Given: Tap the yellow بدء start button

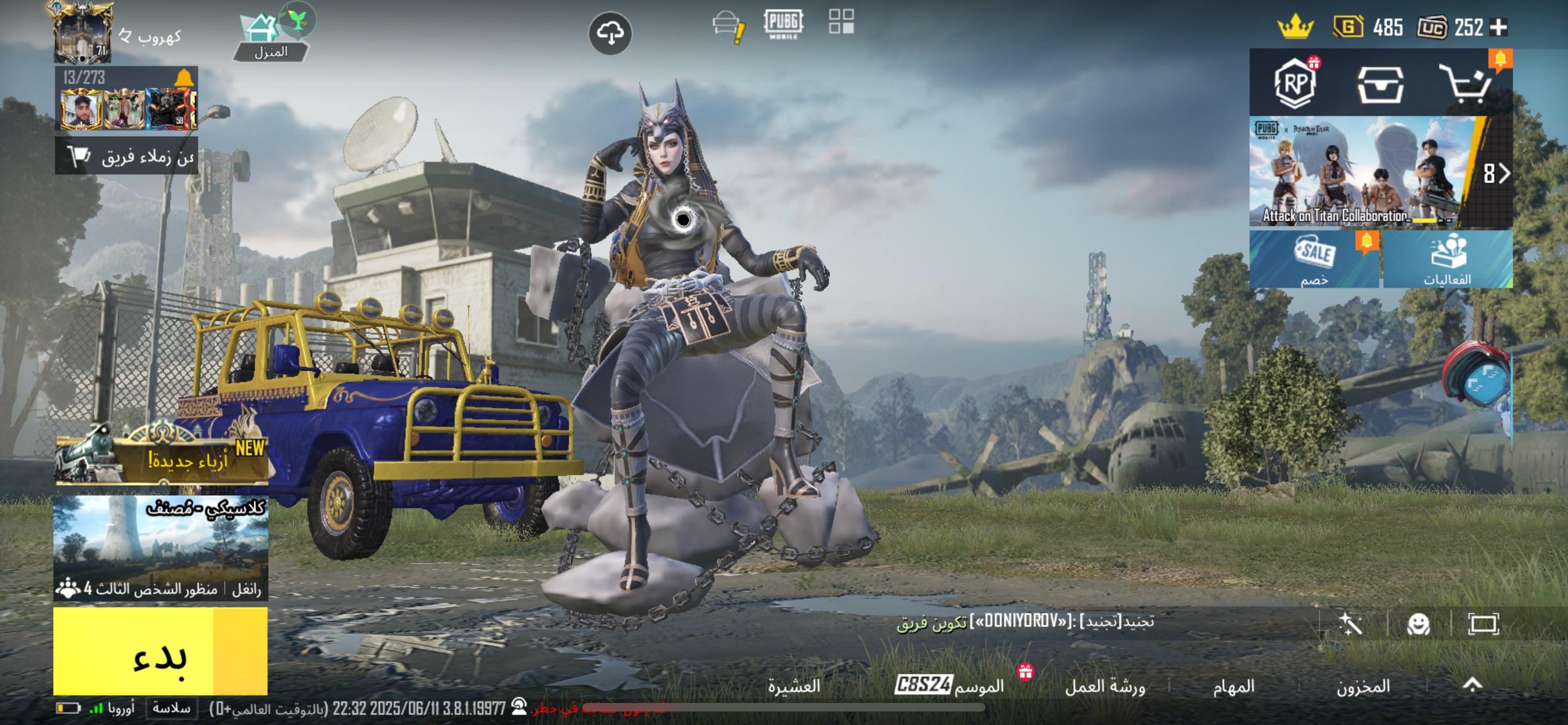Looking at the screenshot, I should click(x=160, y=652).
